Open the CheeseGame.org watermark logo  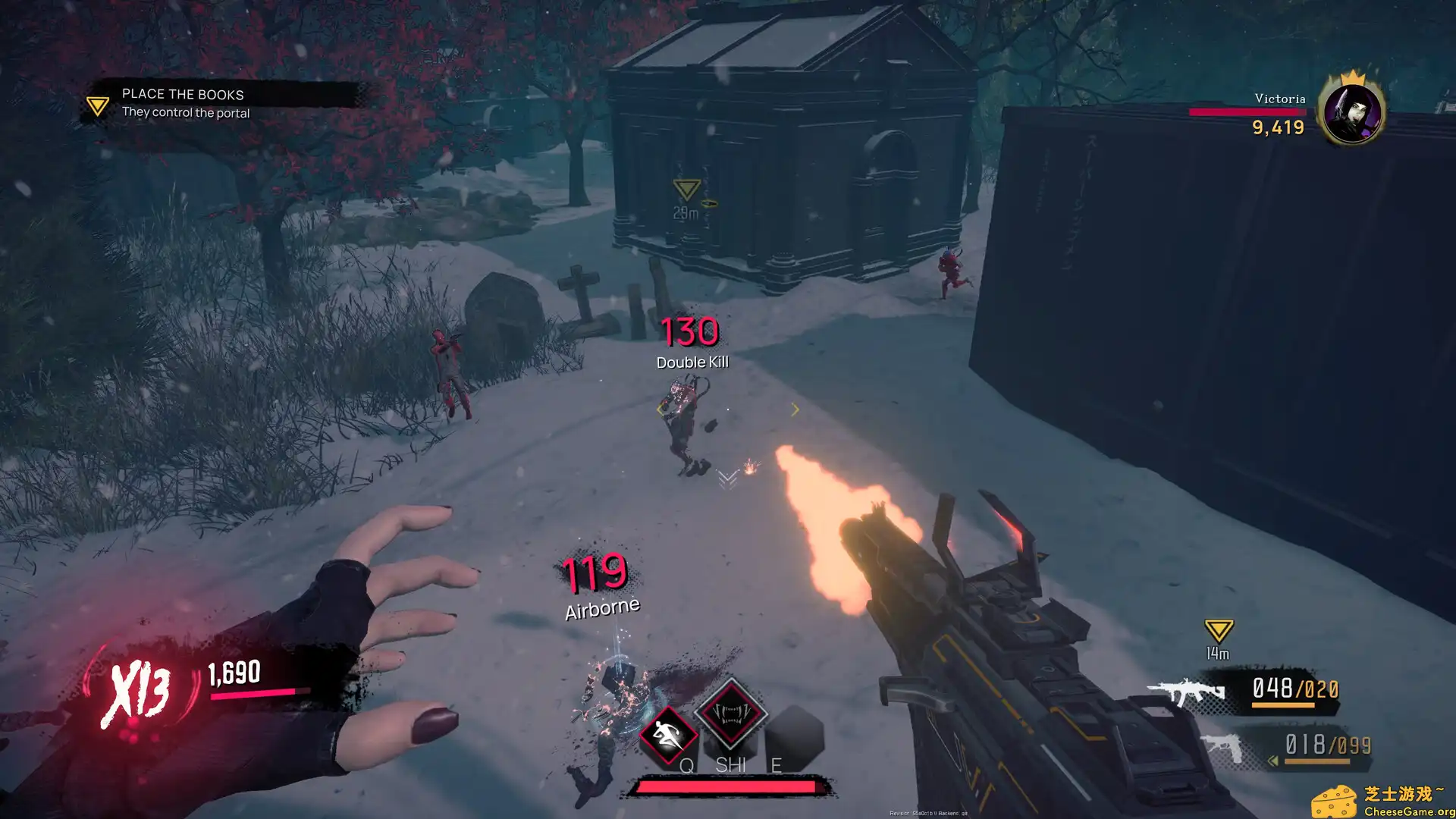pyautogui.click(x=1380, y=801)
